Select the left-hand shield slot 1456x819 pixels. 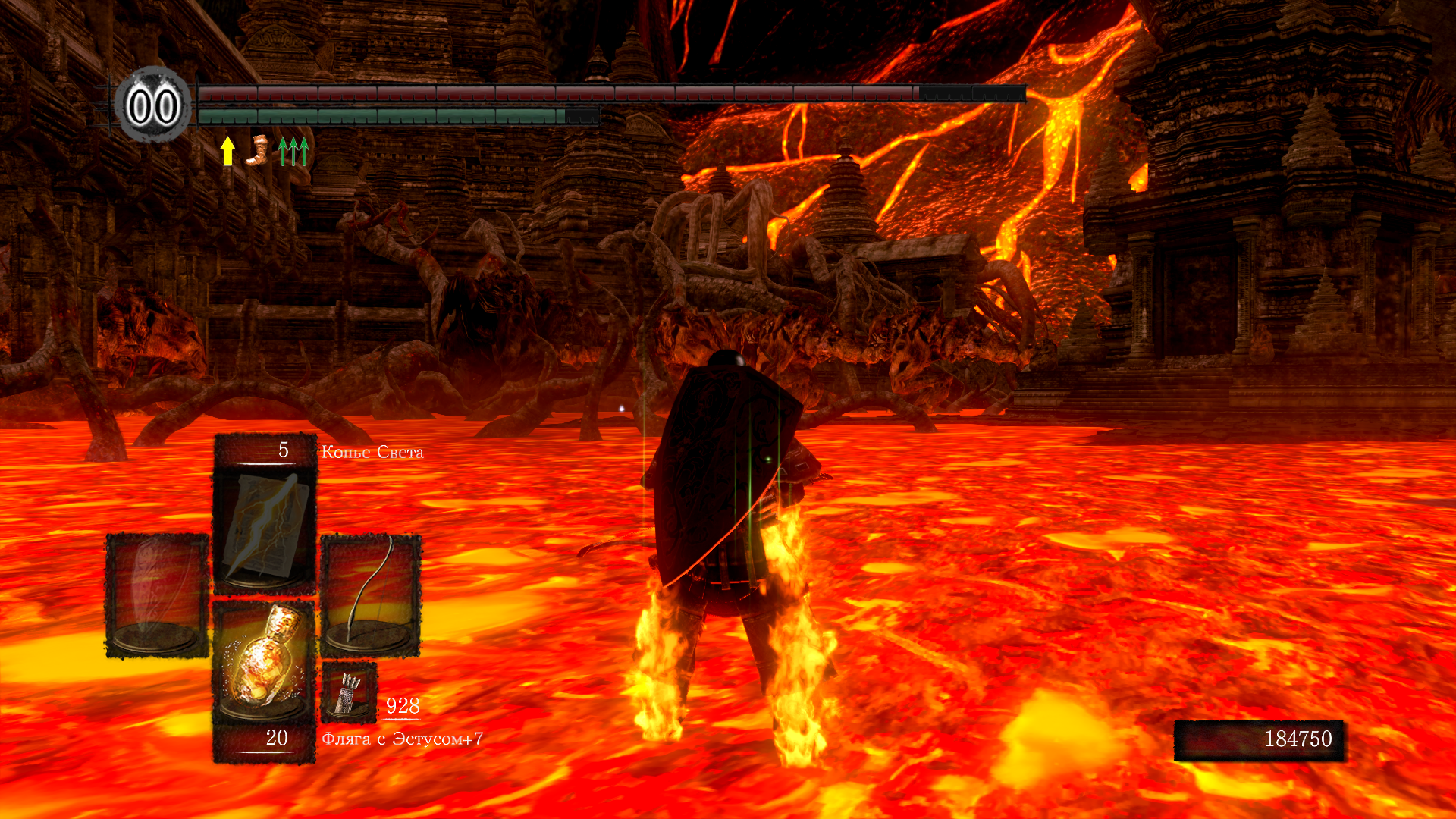pos(157,595)
